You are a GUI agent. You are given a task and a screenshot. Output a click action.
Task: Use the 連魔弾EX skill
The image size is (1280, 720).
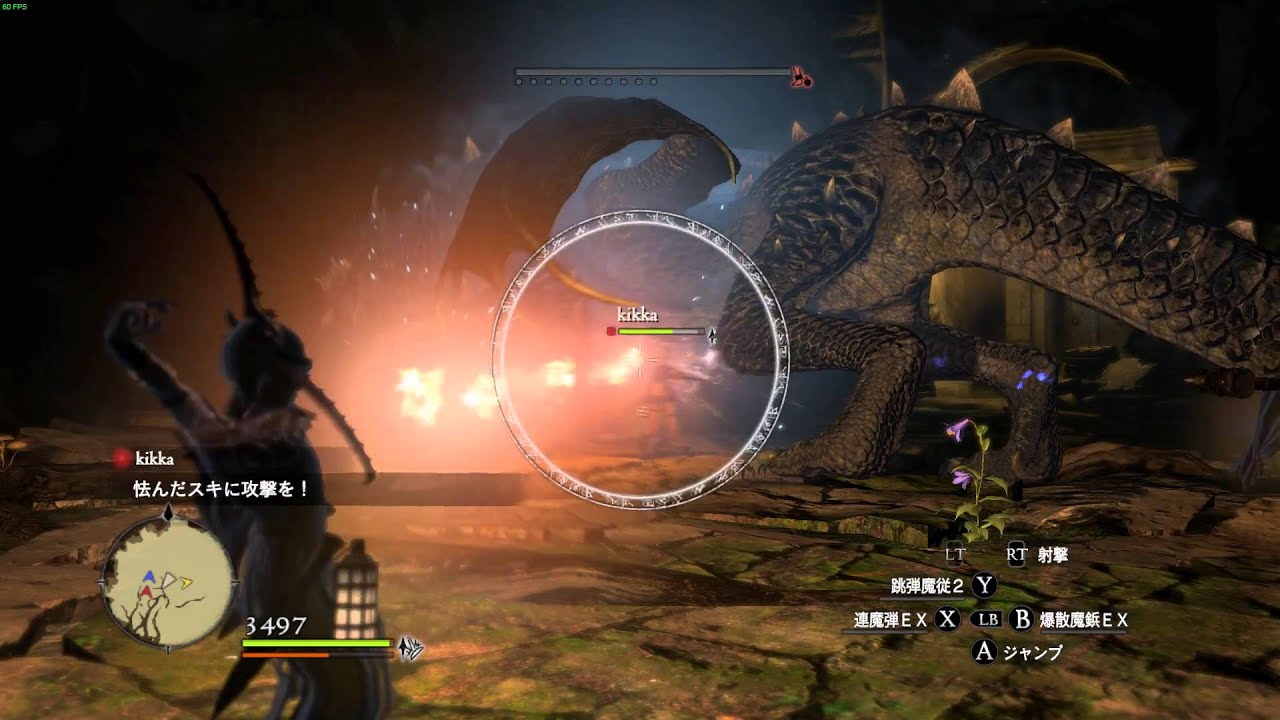[890, 620]
